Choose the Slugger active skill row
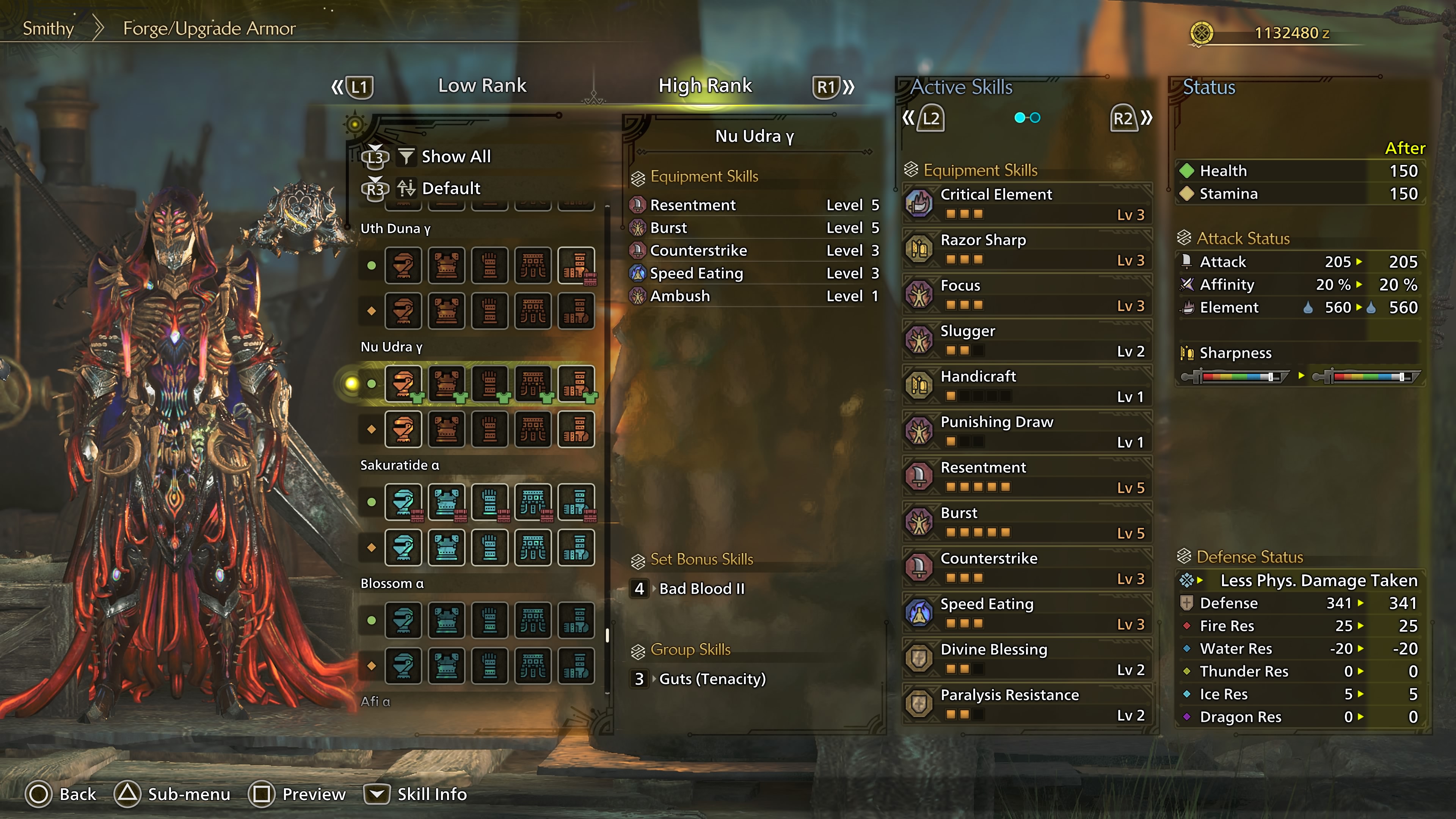Screen dimensions: 1456x819 1026,340
